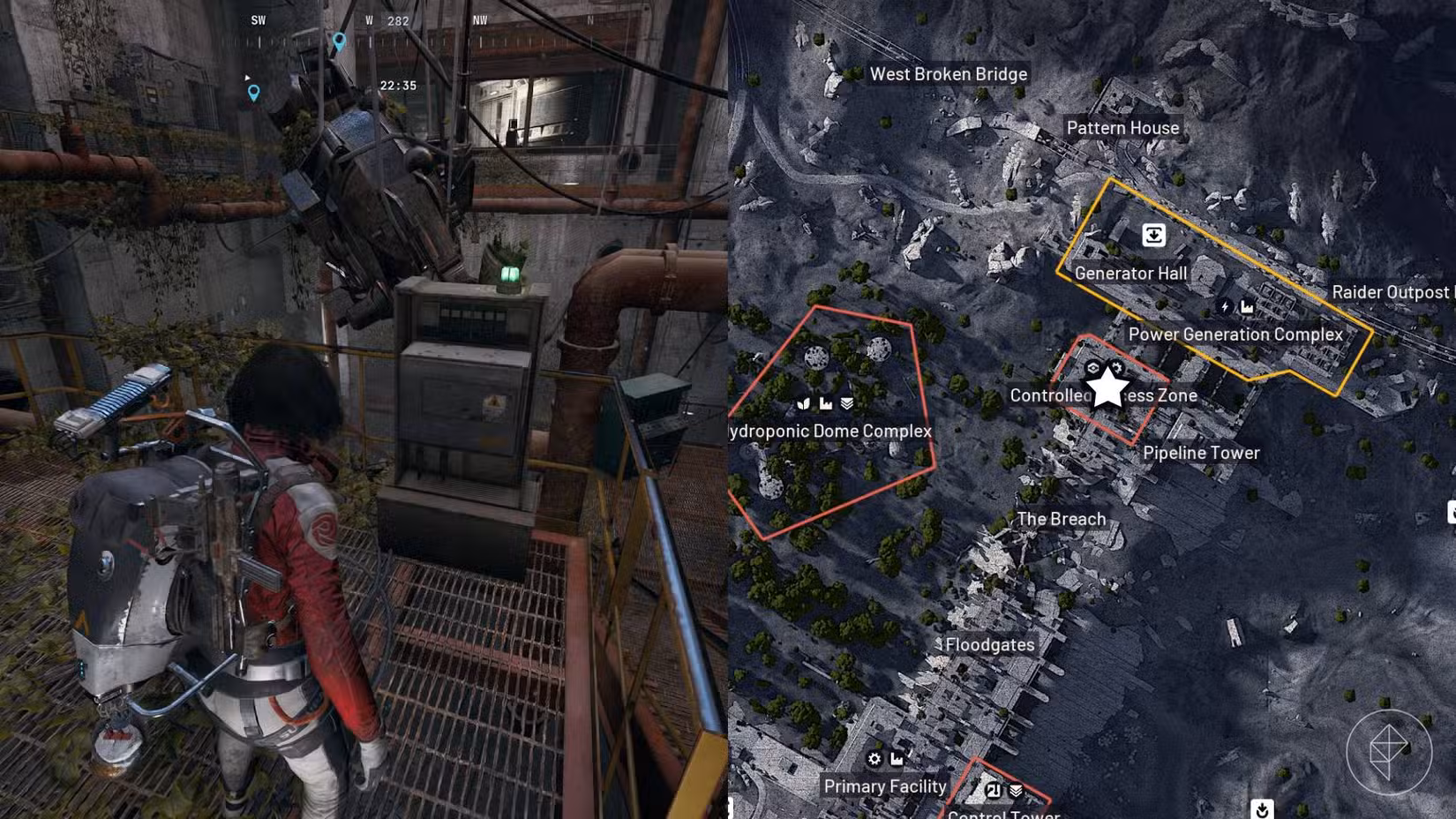The height and width of the screenshot is (819, 1456).
Task: Select the Primary Facility label
Action: 884,786
